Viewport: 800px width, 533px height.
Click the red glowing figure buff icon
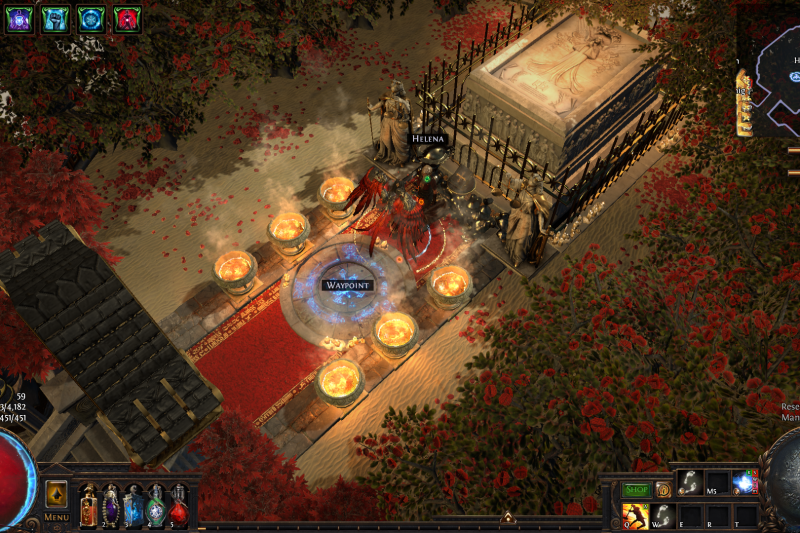click(x=126, y=18)
